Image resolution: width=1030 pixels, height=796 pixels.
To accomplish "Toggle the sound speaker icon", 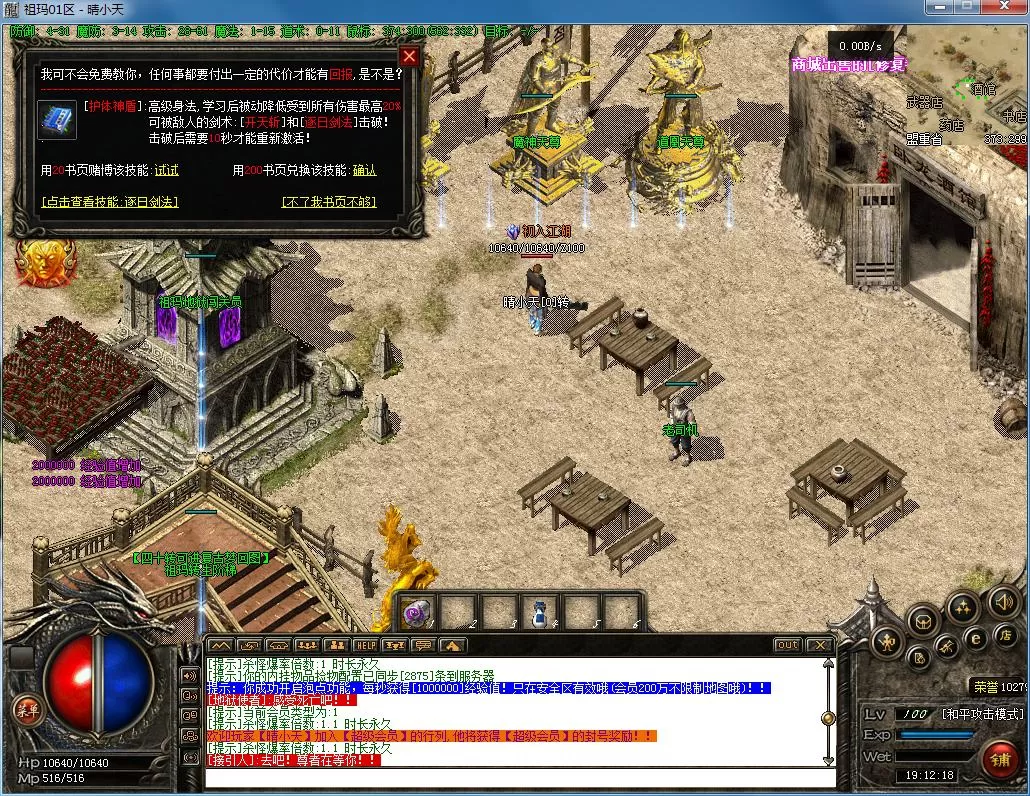I will tap(1003, 602).
